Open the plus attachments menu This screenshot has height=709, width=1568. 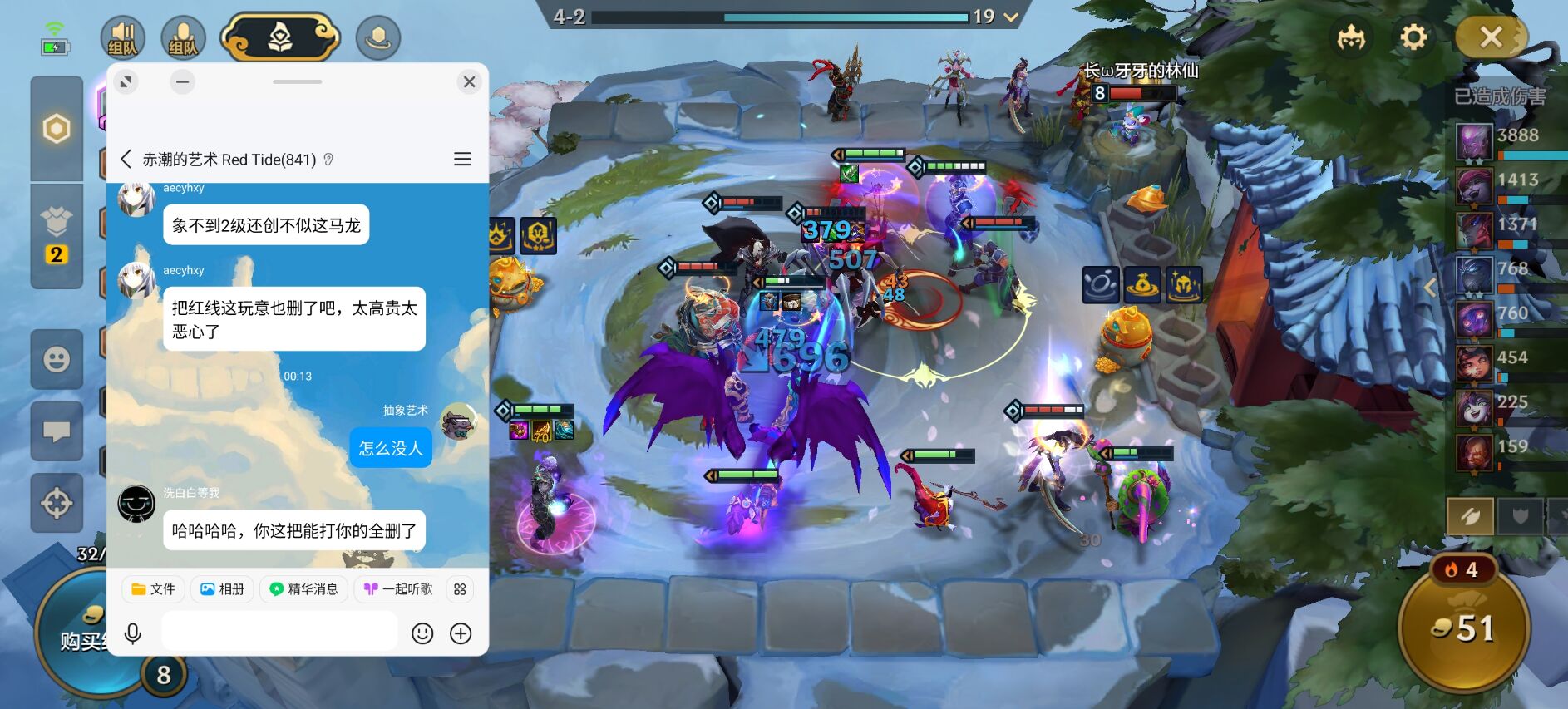[461, 633]
